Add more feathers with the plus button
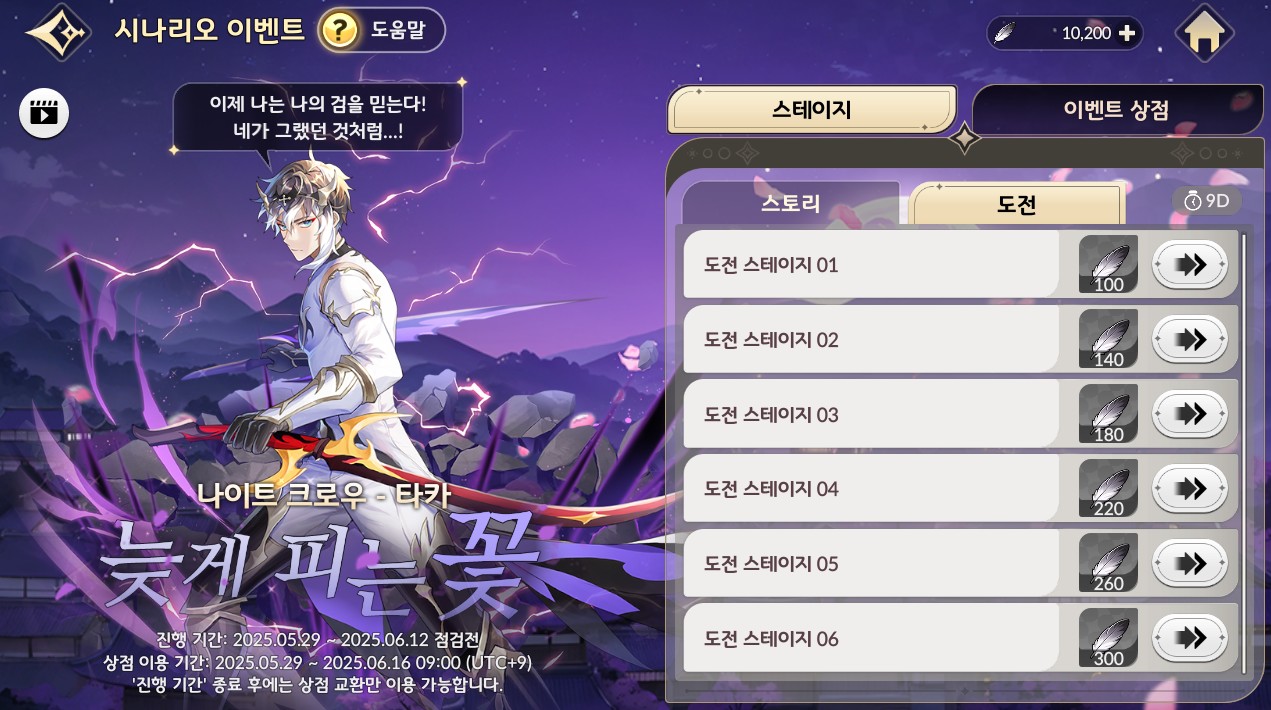1271x710 pixels. (1127, 33)
